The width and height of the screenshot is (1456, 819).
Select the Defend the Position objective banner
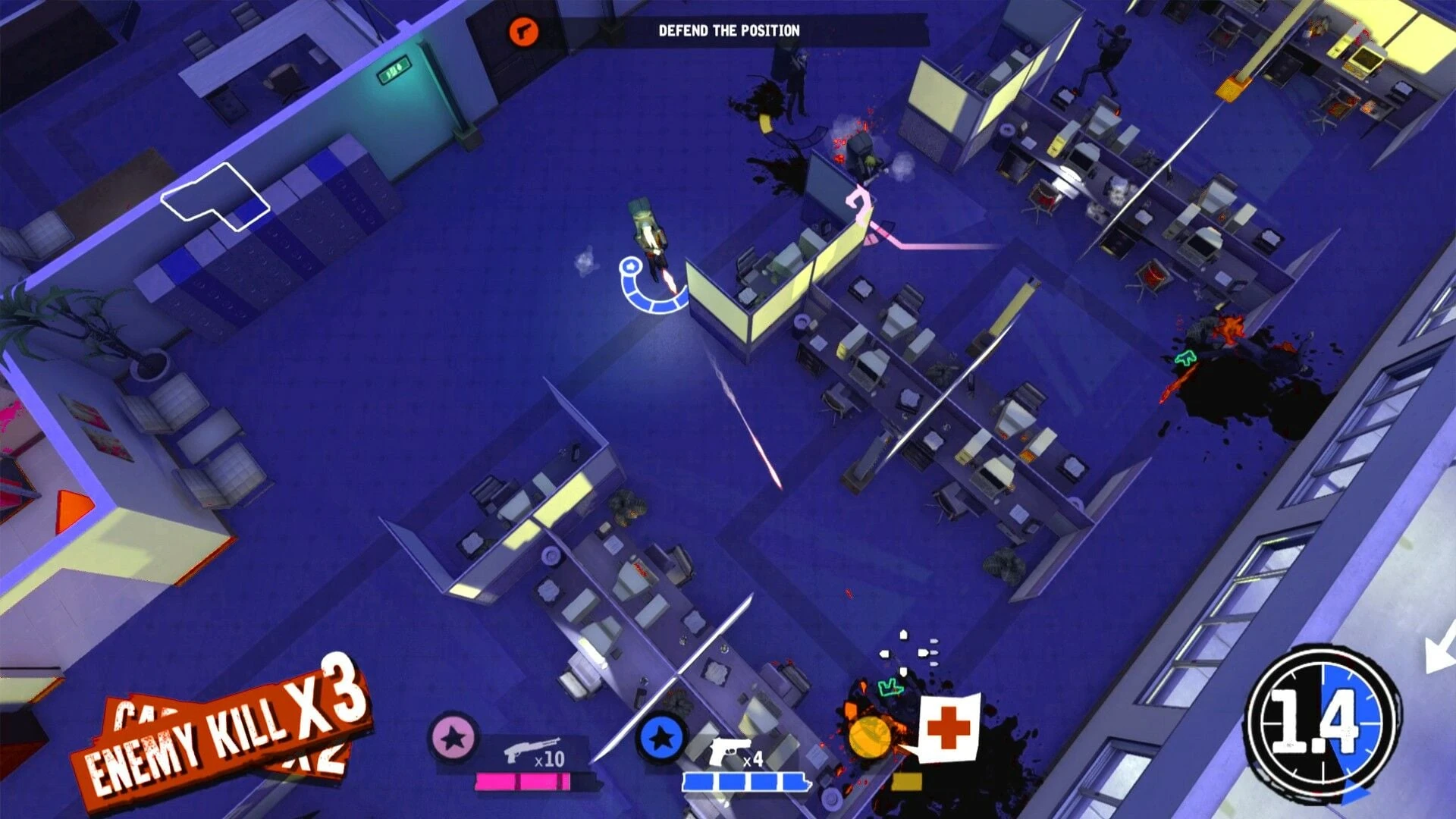click(729, 31)
